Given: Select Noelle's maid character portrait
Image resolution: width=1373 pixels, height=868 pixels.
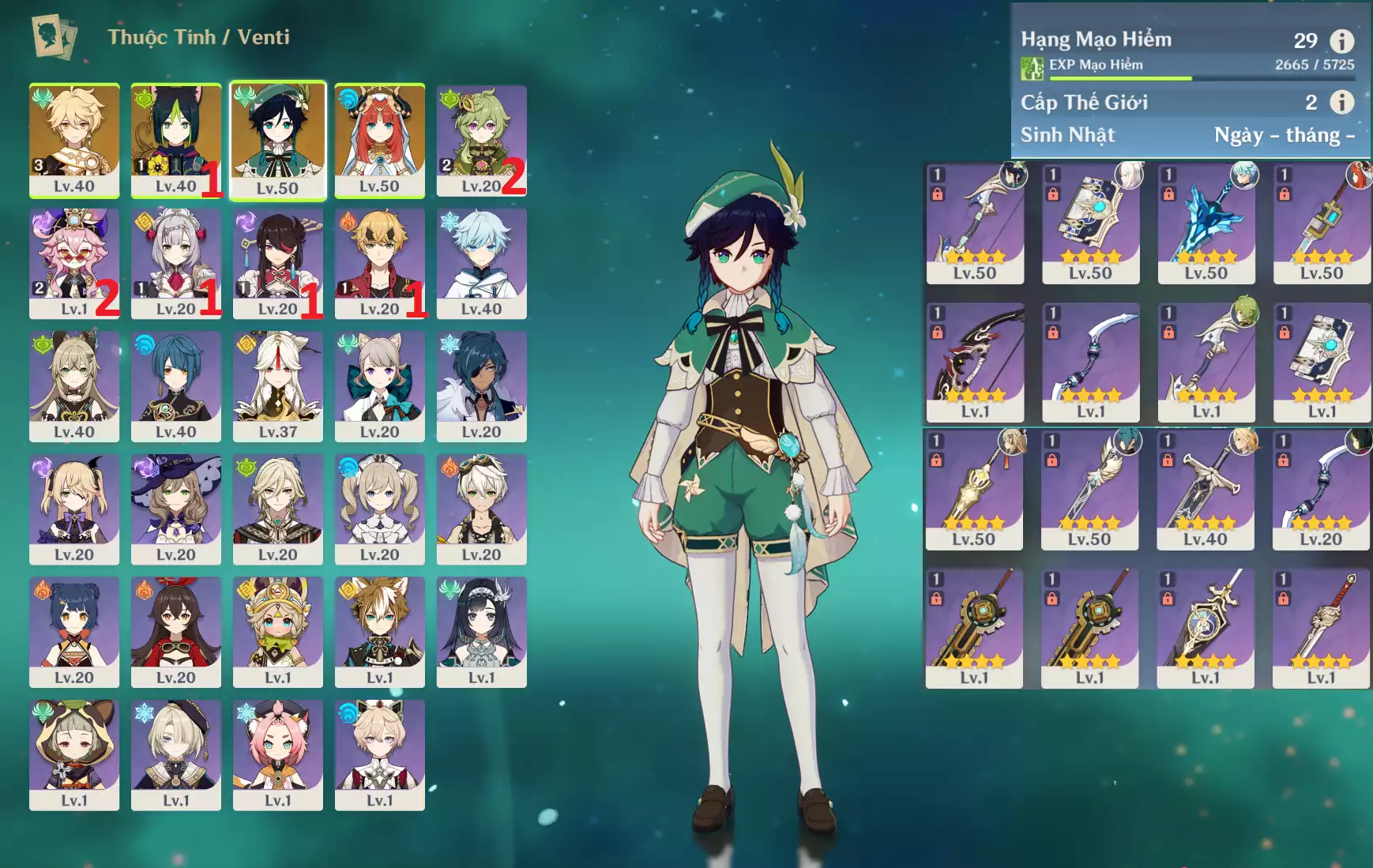Looking at the screenshot, I should pyautogui.click(x=175, y=263).
